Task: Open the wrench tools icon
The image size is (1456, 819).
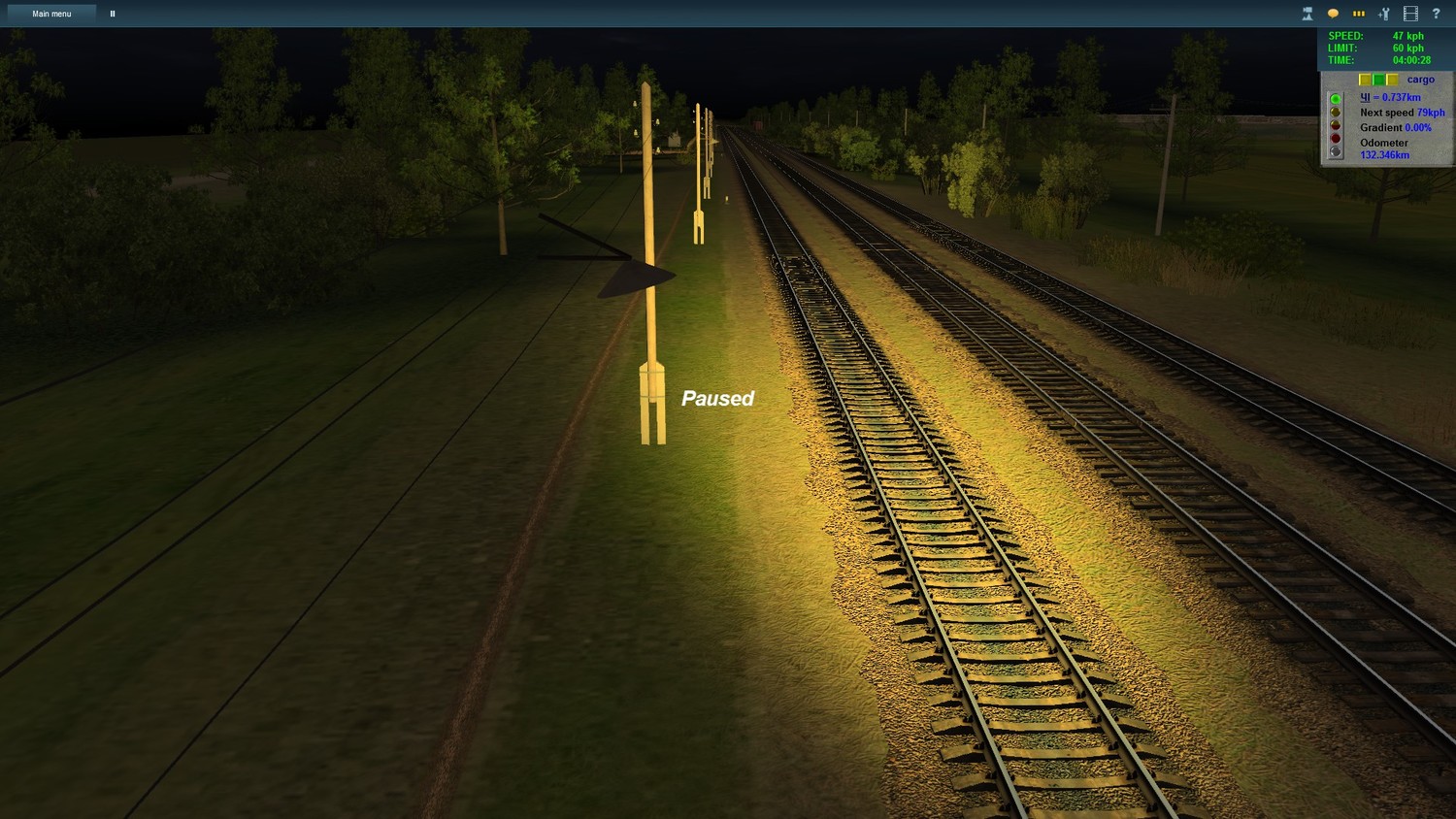Action: [x=1384, y=14]
